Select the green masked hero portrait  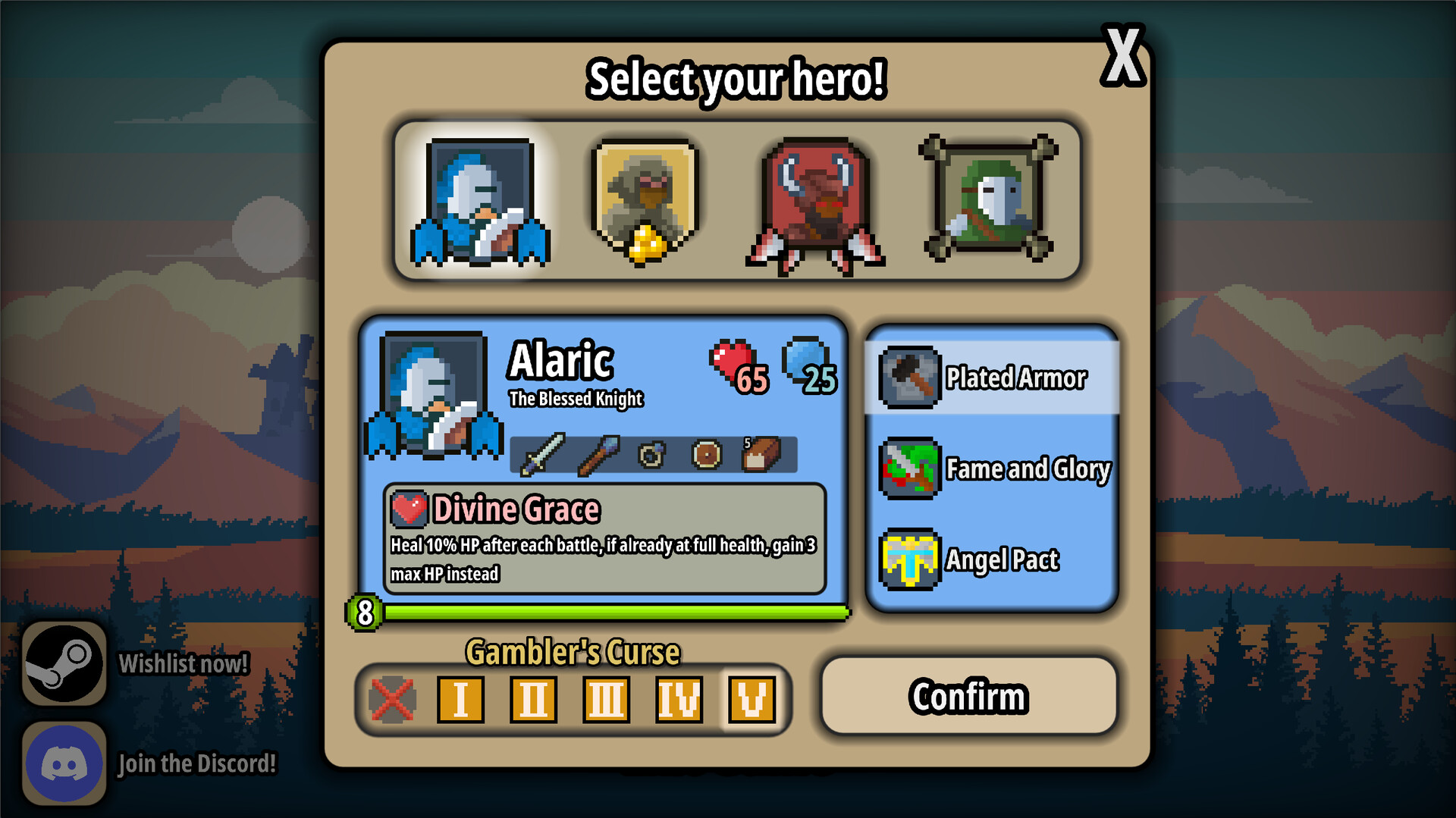click(x=981, y=199)
